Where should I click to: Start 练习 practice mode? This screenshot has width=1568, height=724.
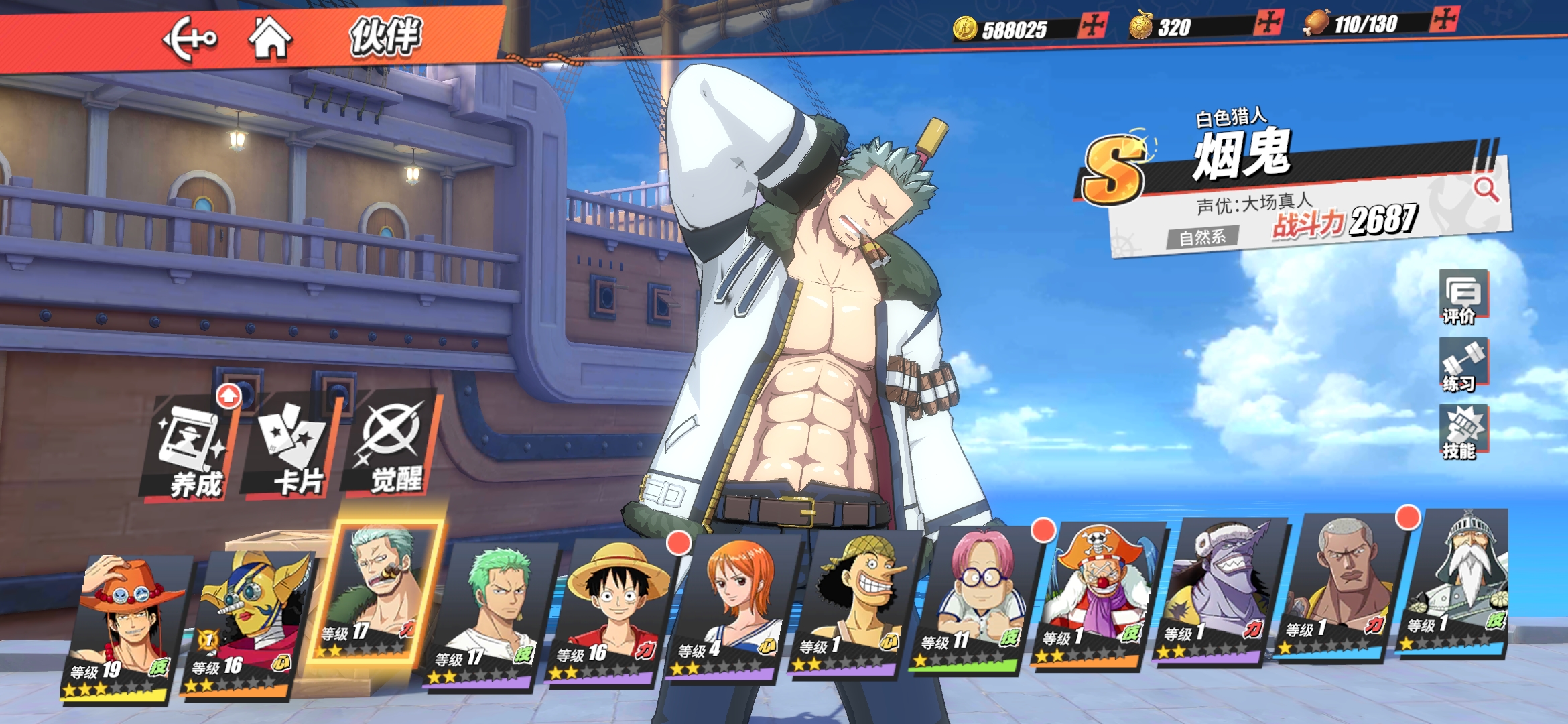tap(1463, 365)
